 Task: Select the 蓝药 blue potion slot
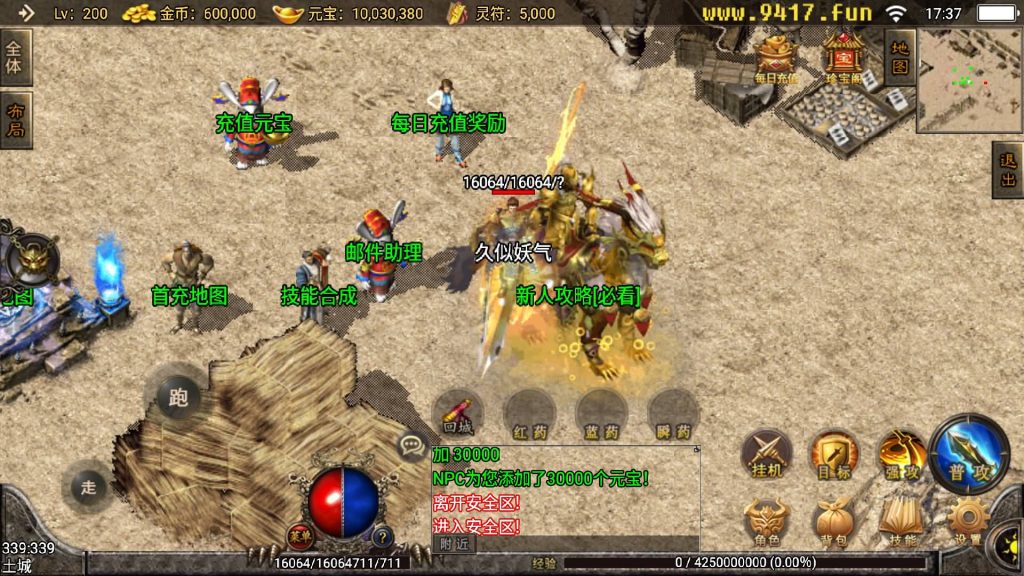click(602, 414)
